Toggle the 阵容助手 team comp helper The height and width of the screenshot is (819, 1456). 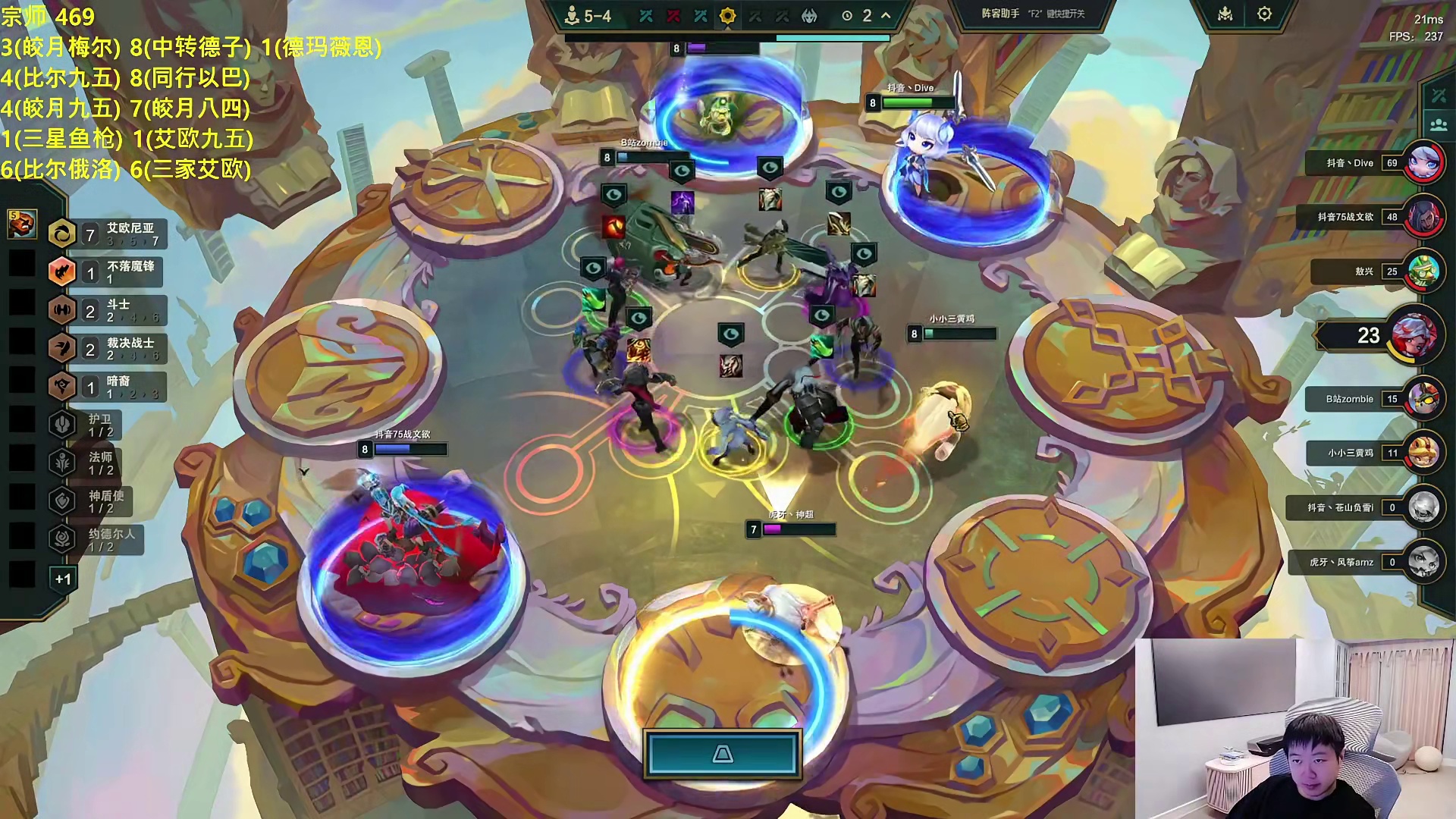tap(1032, 14)
